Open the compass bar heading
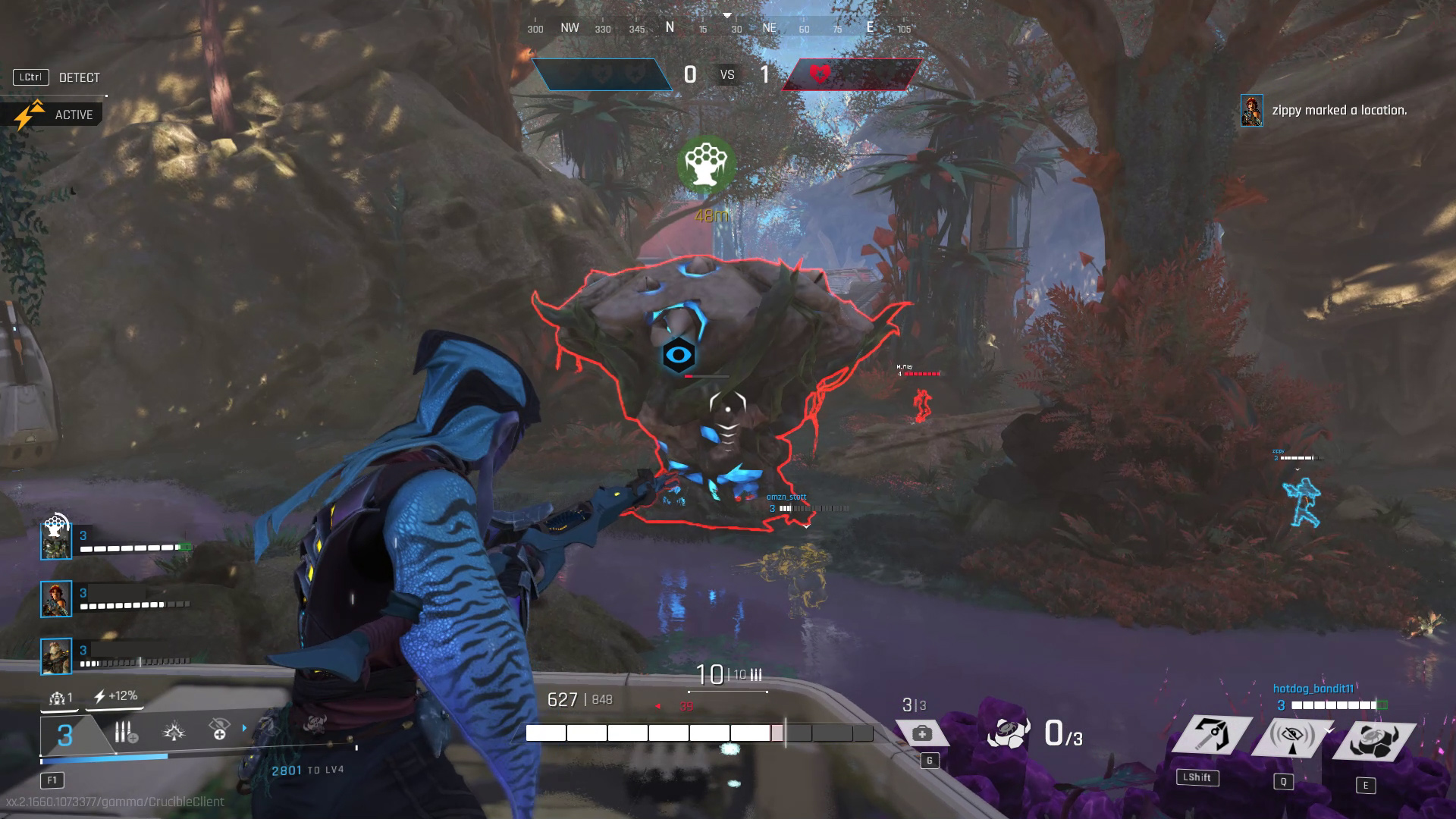The width and height of the screenshot is (1456, 819). tap(726, 27)
